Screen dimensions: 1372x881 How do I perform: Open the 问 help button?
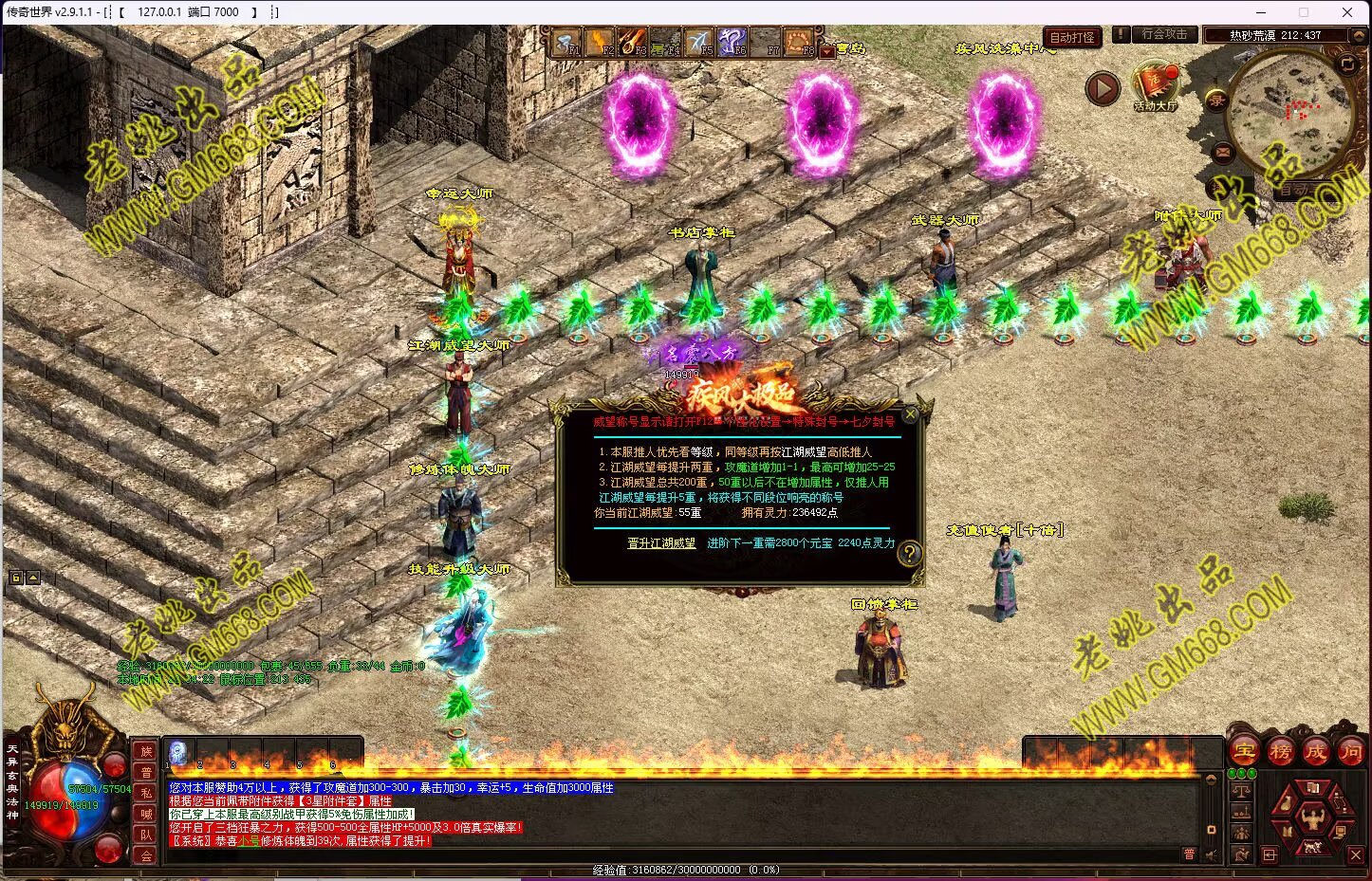(x=1351, y=752)
